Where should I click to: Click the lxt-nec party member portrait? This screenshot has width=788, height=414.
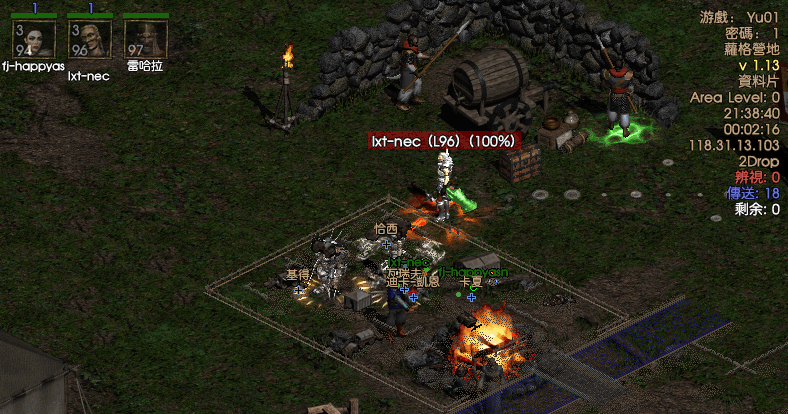[x=89, y=39]
